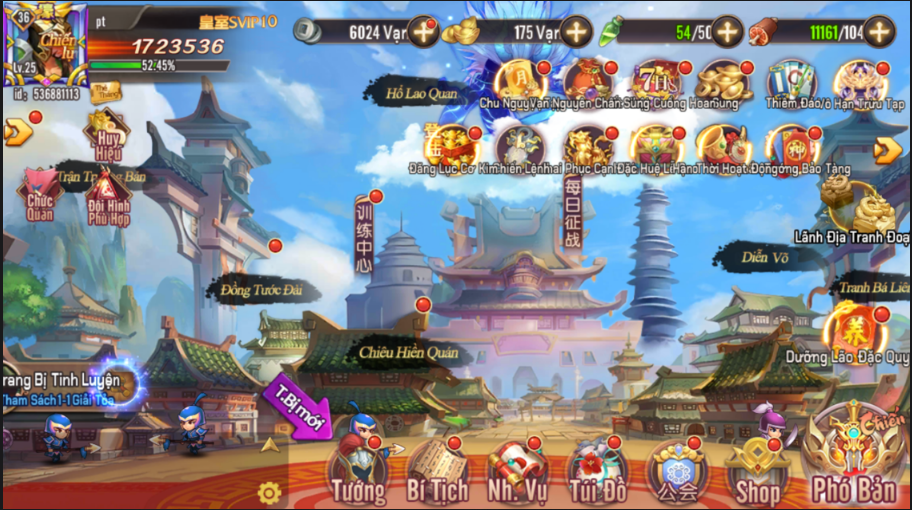Open the Lãnh Địa Tranh Đoạt event

[x=864, y=211]
